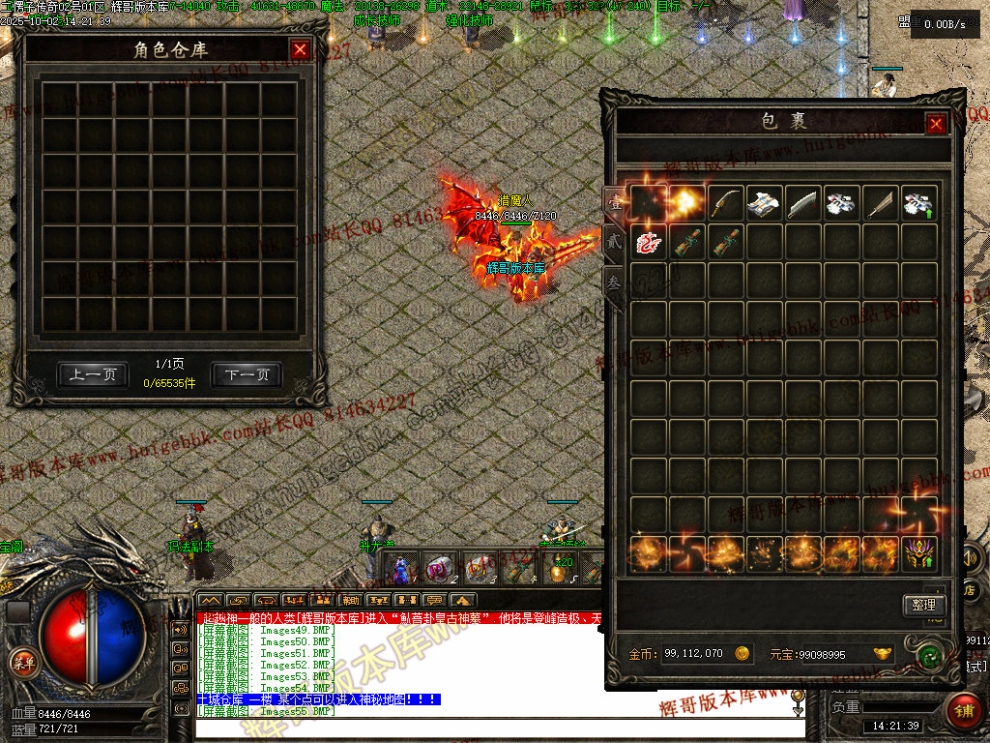990x743 pixels.
Task: Select the glowing fireball item in the bag
Action: 686,203
